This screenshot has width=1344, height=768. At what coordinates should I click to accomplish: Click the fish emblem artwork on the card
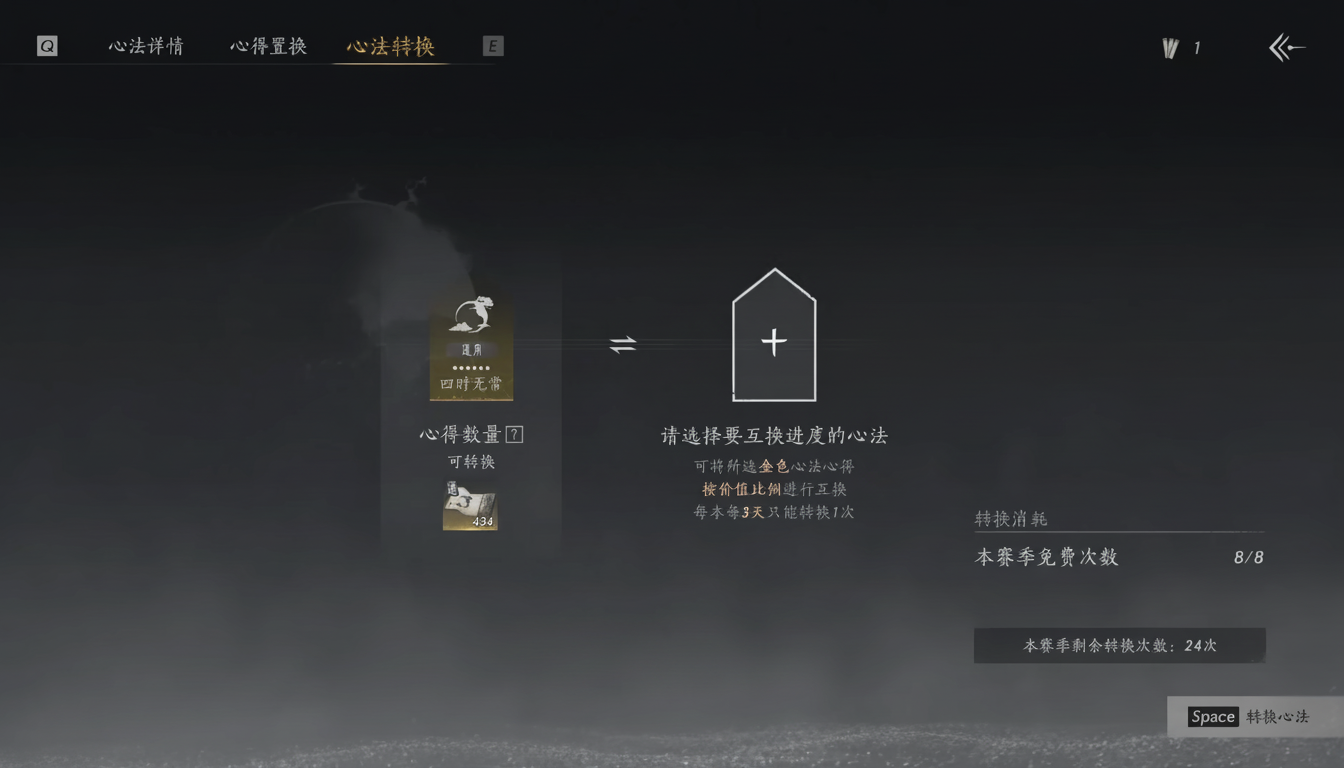(471, 315)
